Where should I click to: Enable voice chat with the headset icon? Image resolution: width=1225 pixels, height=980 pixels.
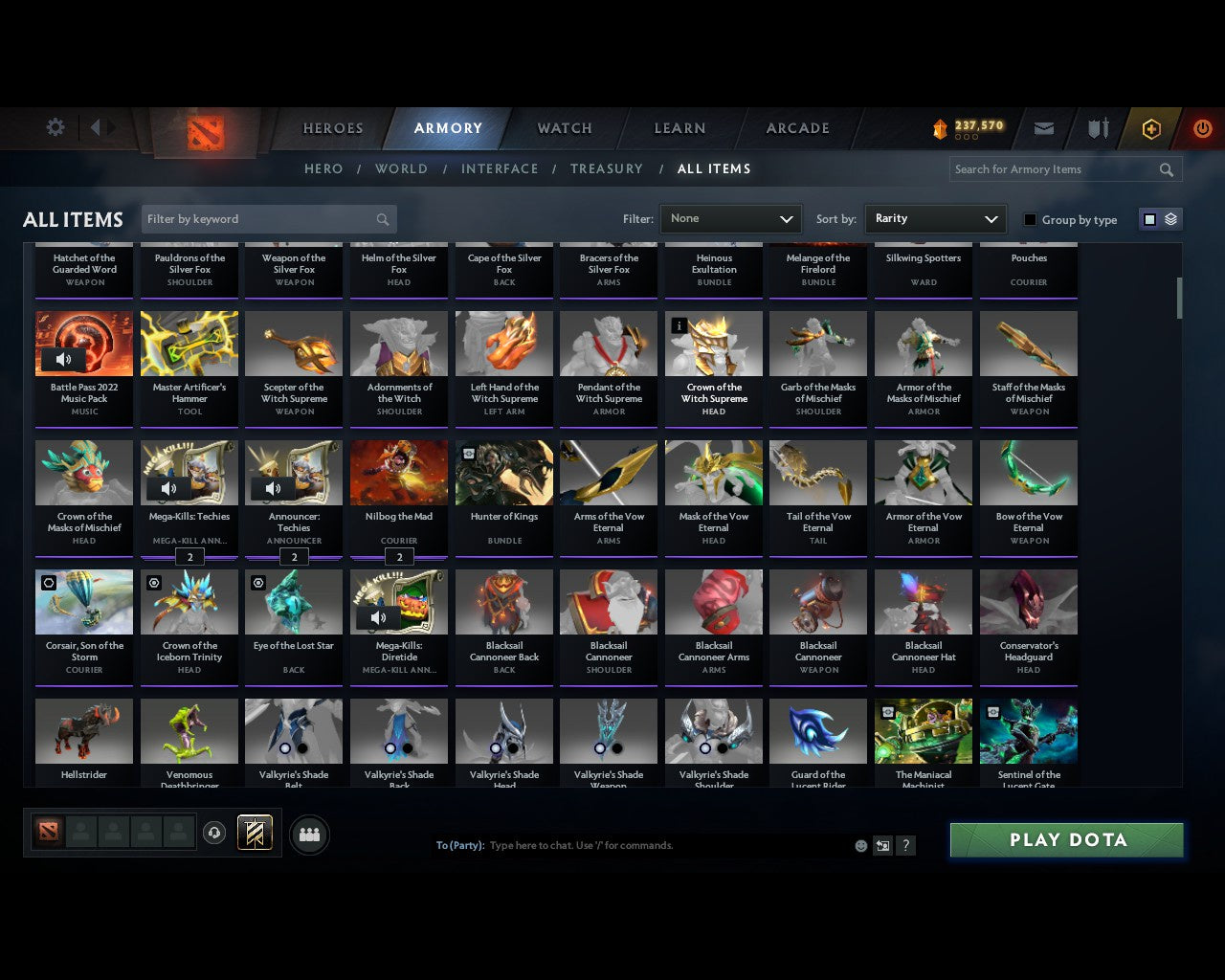tap(215, 833)
